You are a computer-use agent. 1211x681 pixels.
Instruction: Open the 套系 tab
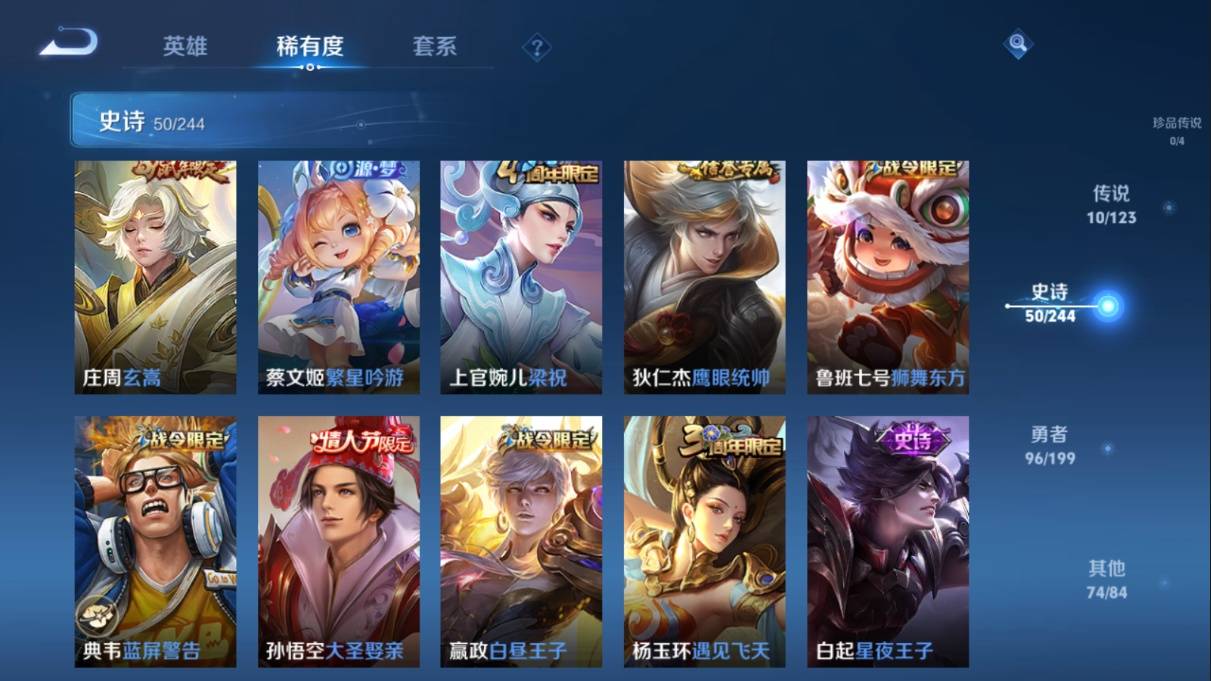434,46
